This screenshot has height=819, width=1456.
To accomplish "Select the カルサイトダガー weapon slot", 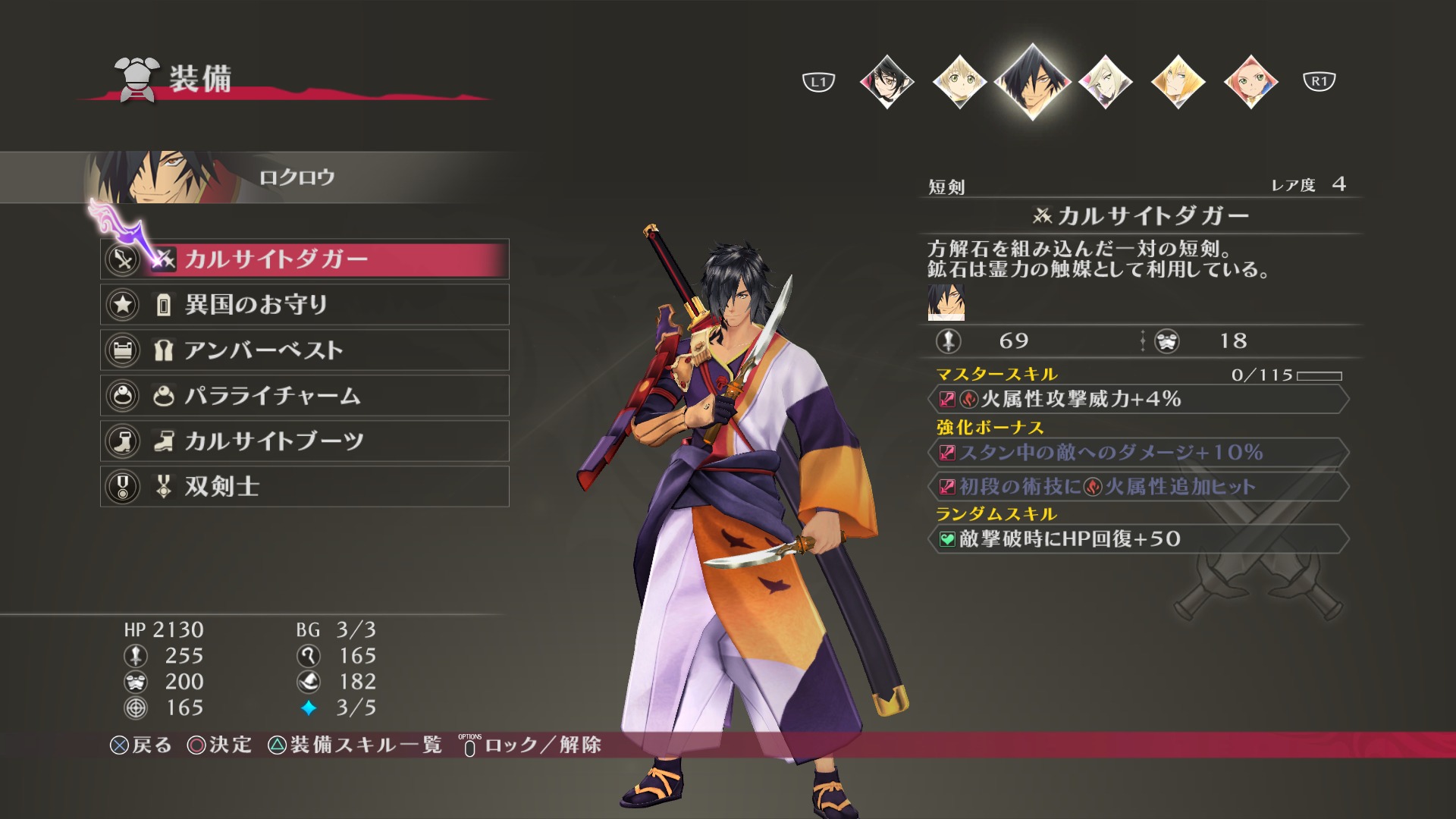I will [305, 259].
